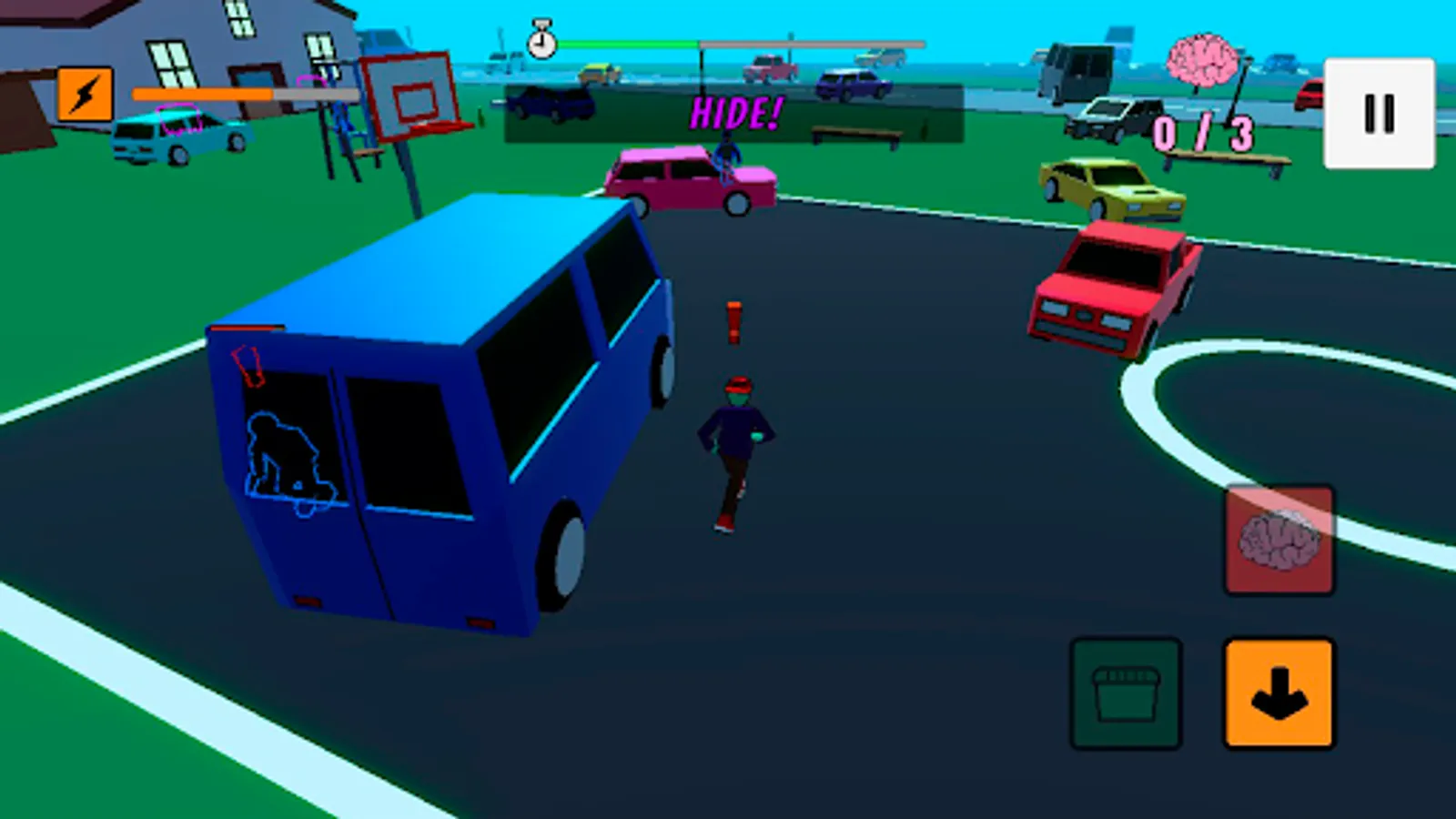Select the zombie player character
Screen dimensions: 1456x819
click(x=739, y=437)
